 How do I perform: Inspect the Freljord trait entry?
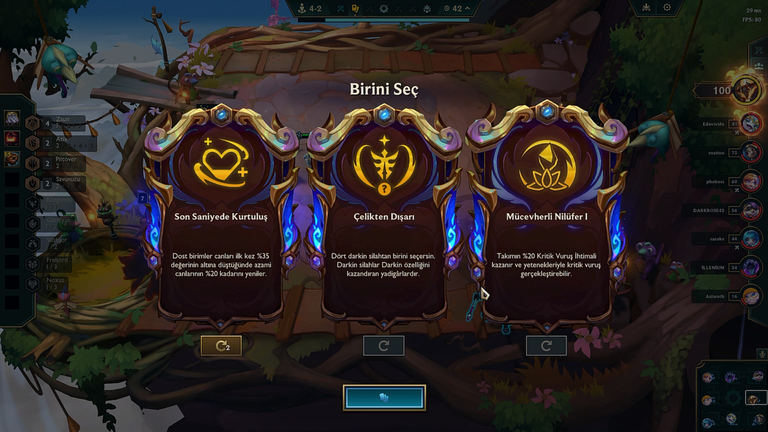tap(40, 263)
